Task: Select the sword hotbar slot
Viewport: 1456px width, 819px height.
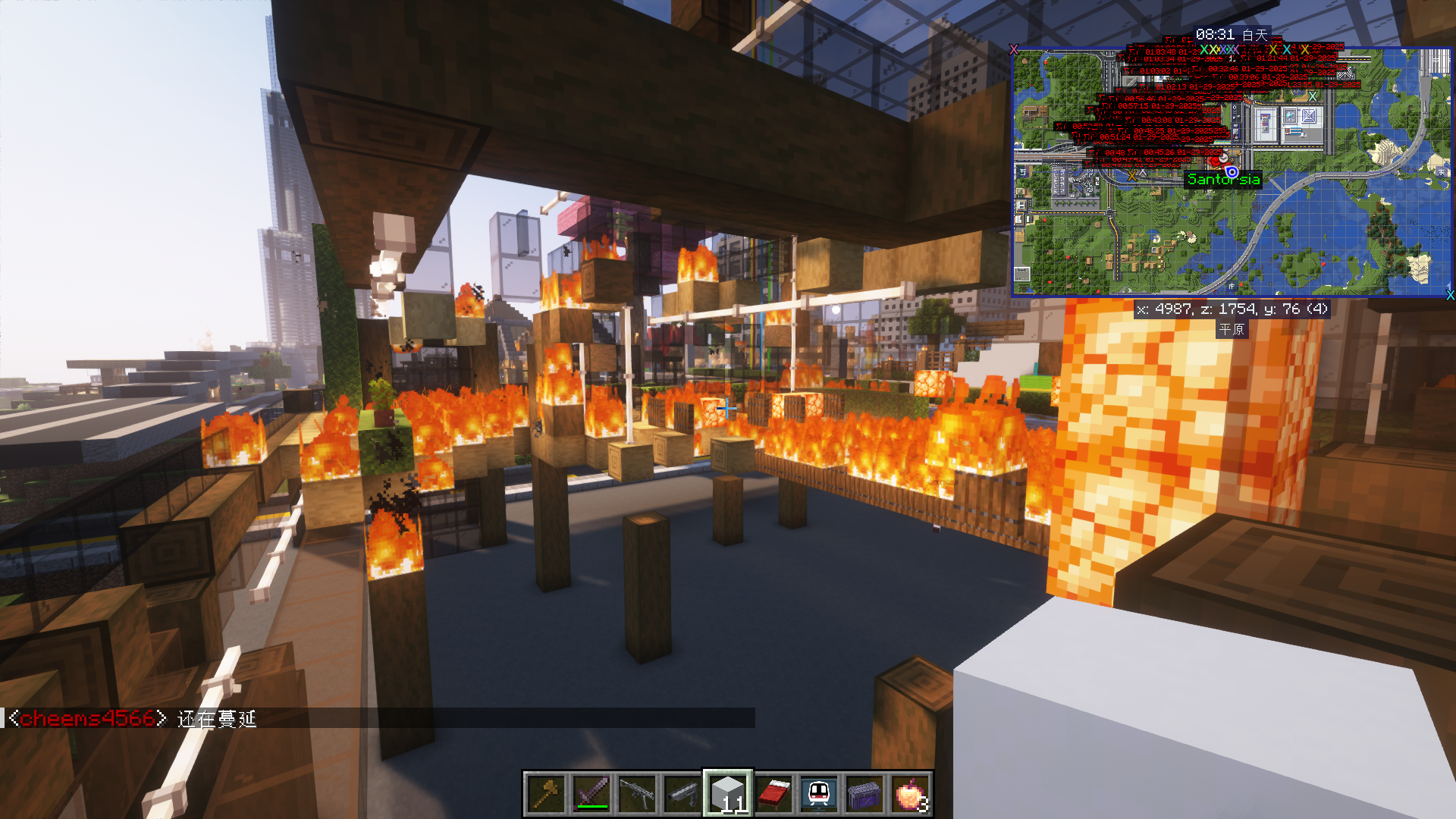Action: tap(591, 794)
